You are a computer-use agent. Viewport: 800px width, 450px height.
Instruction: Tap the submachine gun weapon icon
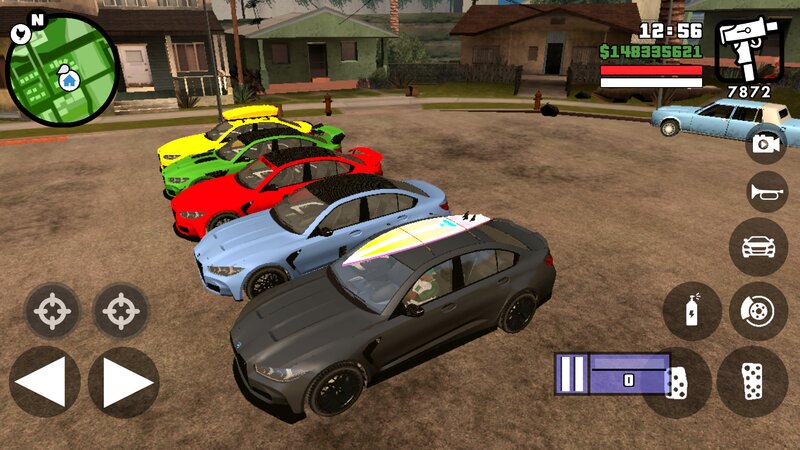(749, 49)
